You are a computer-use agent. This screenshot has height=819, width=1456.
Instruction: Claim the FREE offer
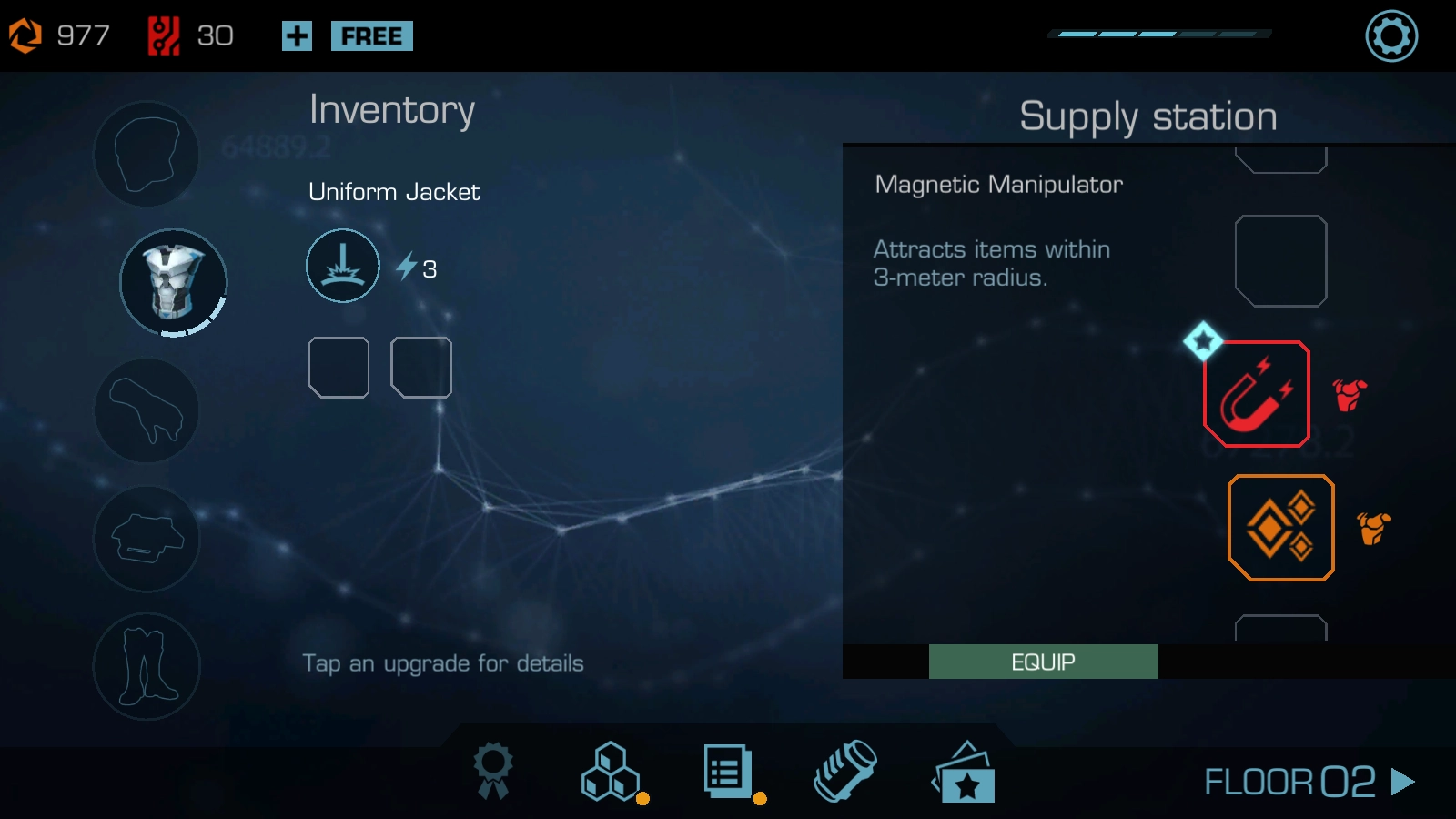tap(371, 36)
